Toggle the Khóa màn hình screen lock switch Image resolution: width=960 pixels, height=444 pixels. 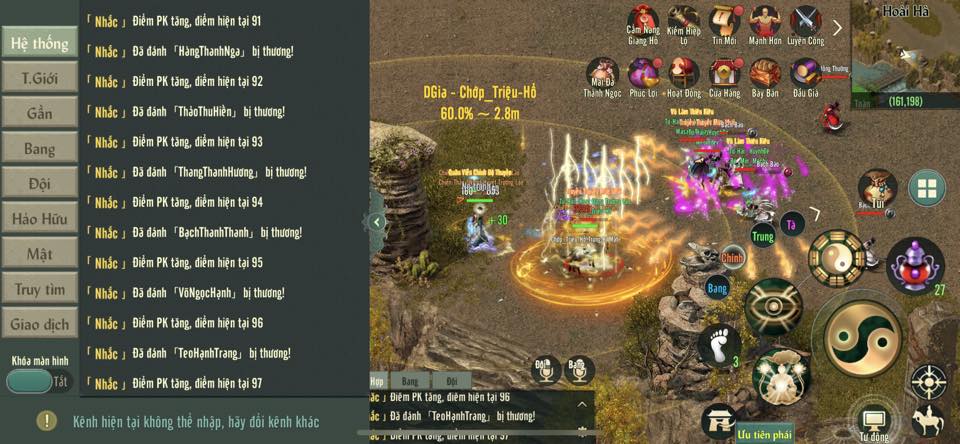click(x=40, y=381)
